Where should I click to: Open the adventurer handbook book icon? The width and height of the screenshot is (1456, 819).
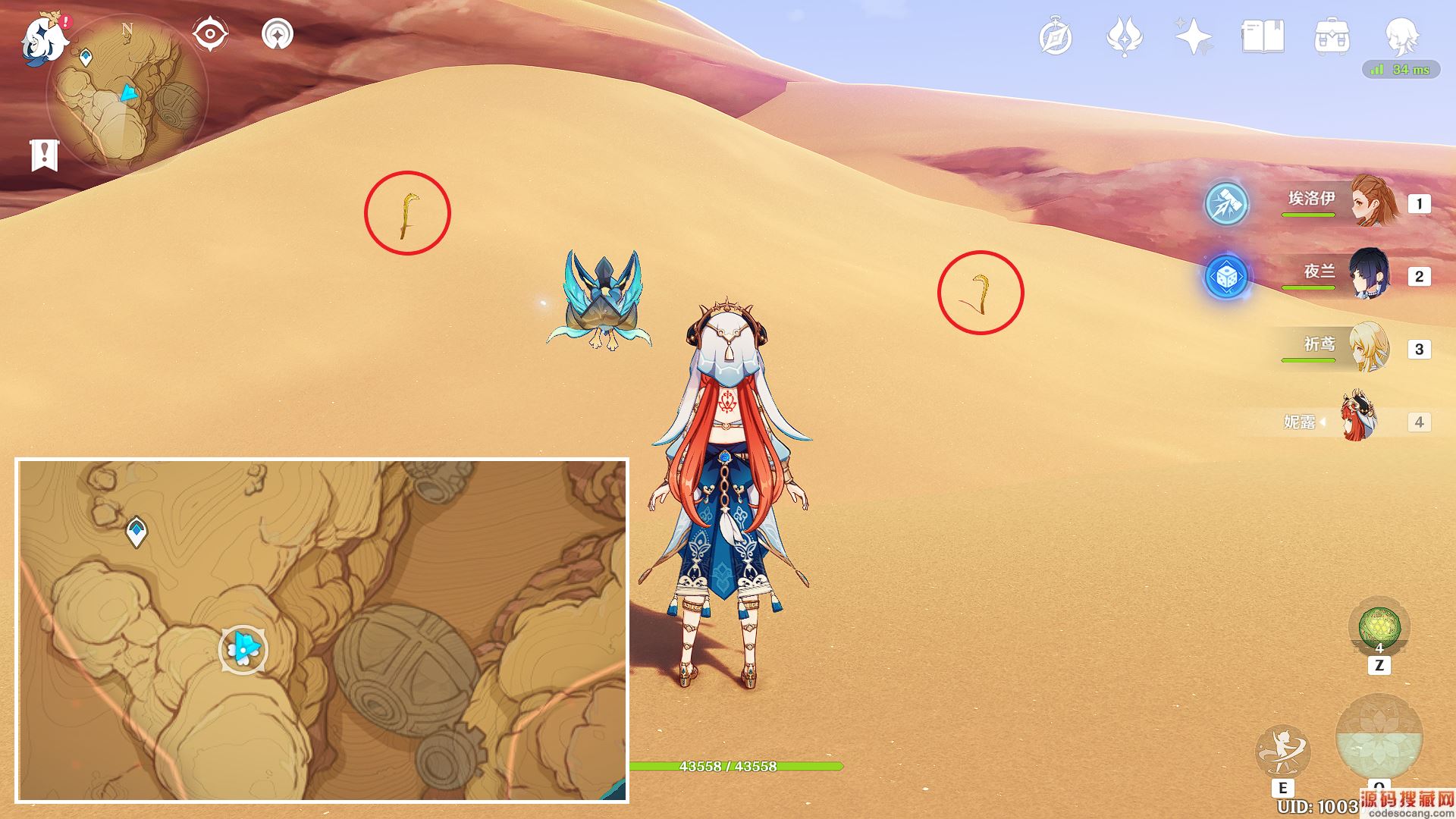coord(1263,36)
